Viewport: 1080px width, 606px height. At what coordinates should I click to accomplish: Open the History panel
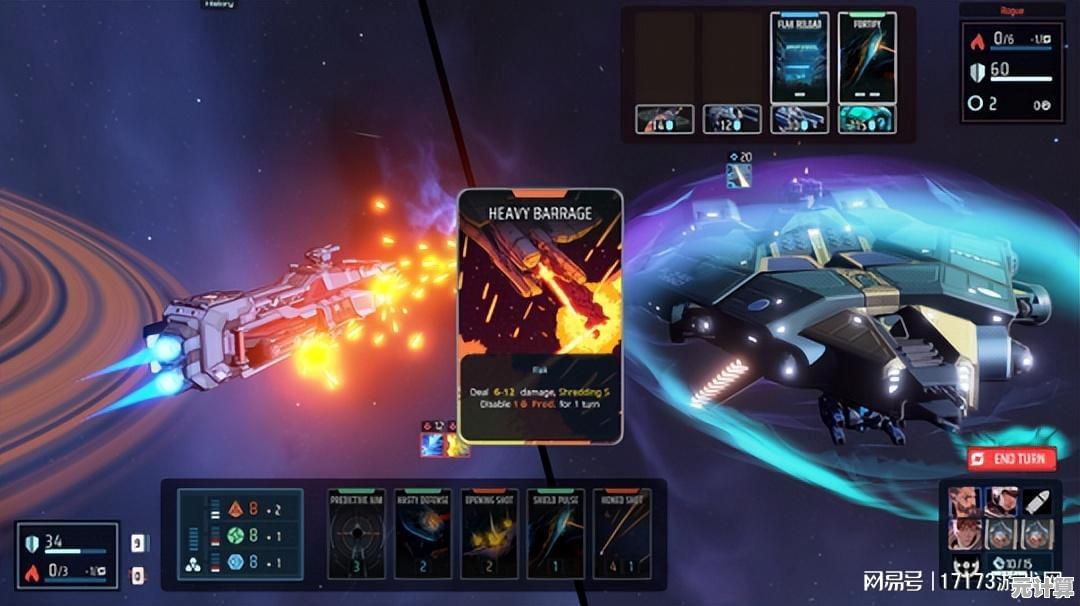(x=219, y=4)
